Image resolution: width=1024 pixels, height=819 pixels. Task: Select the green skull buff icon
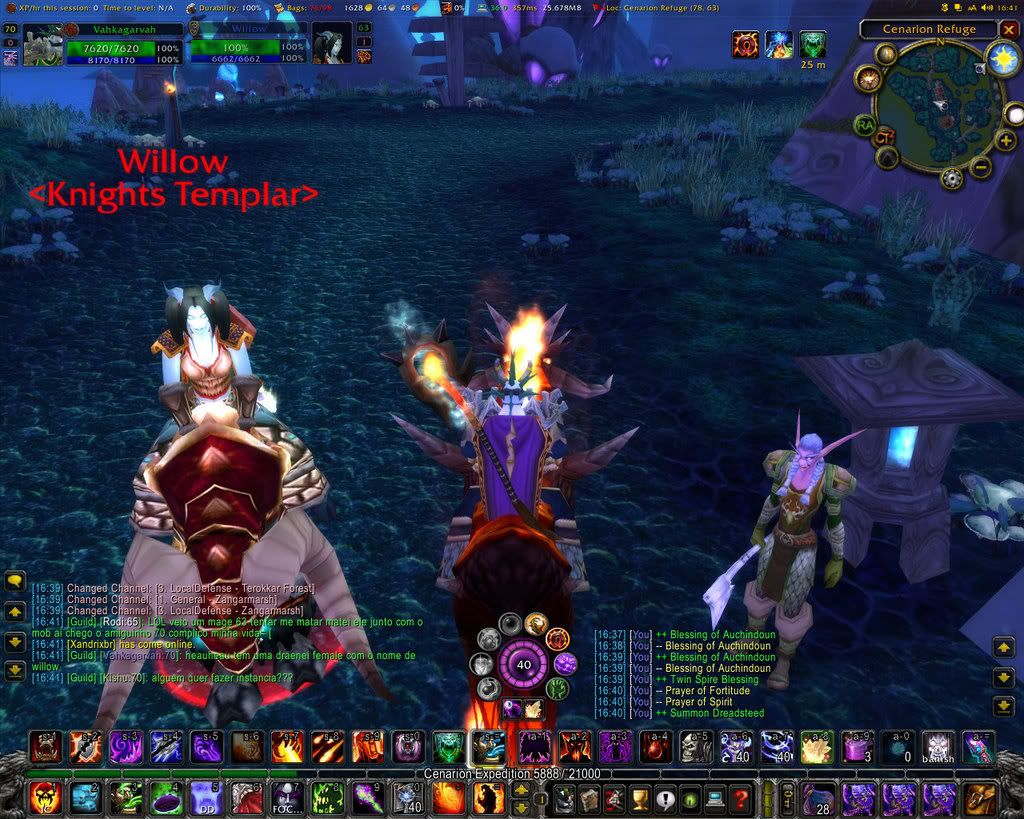click(x=813, y=44)
